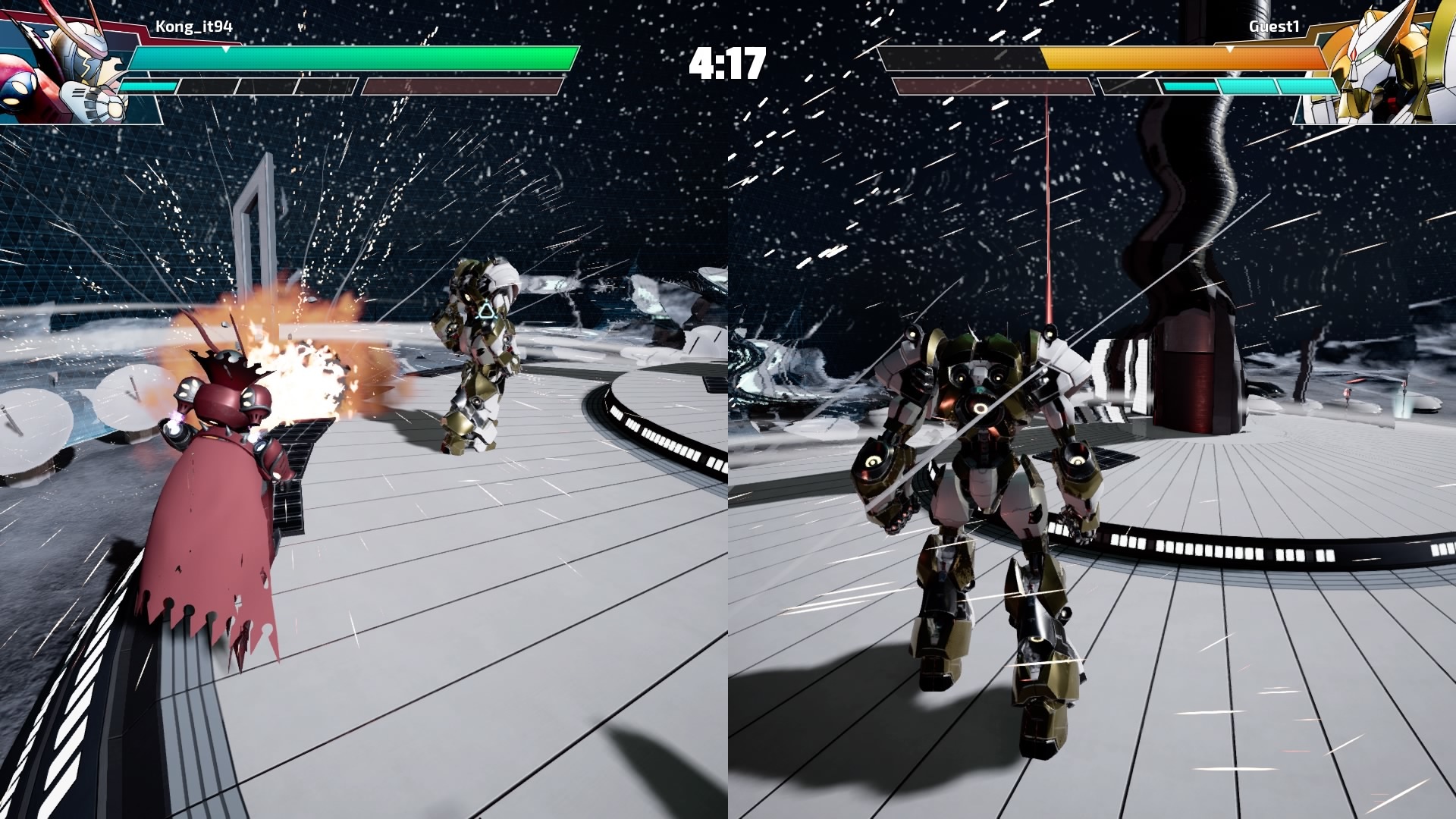
Task: Toggle the rightmost teal meter segment for Guest1
Action: click(1307, 86)
